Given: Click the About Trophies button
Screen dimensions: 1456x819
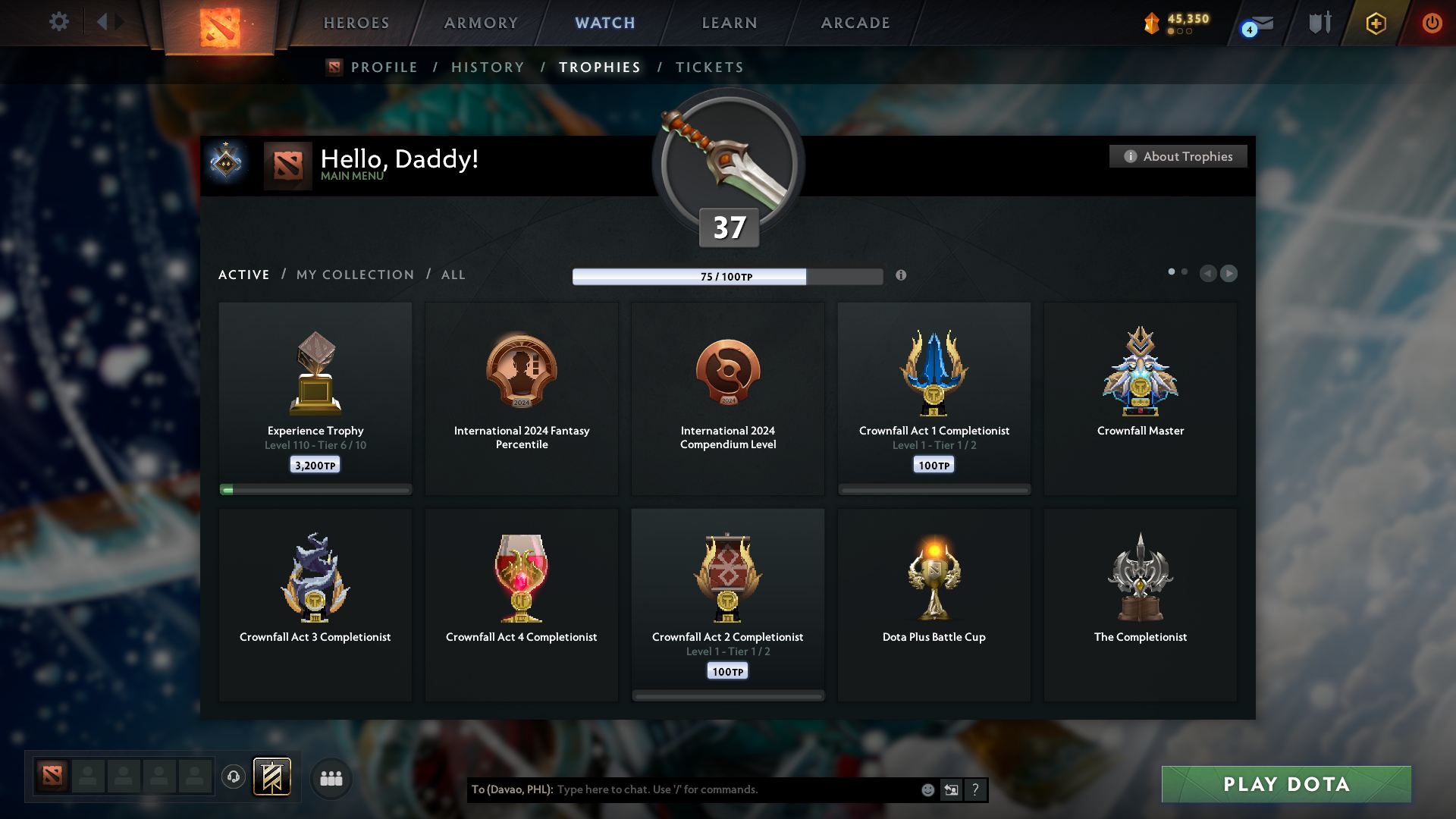Looking at the screenshot, I should coord(1178,155).
